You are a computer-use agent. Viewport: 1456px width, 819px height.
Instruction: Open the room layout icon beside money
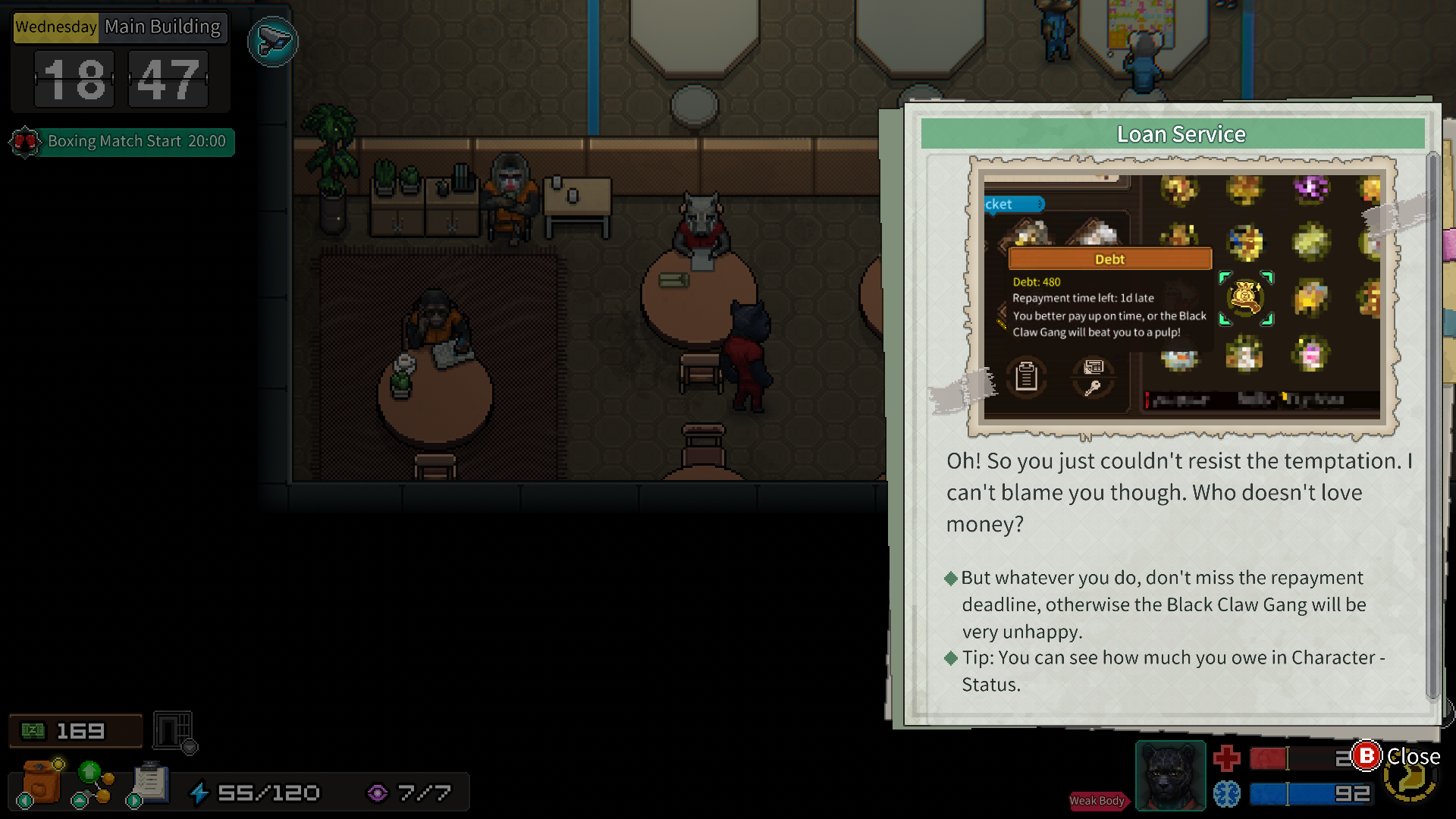coord(174,731)
